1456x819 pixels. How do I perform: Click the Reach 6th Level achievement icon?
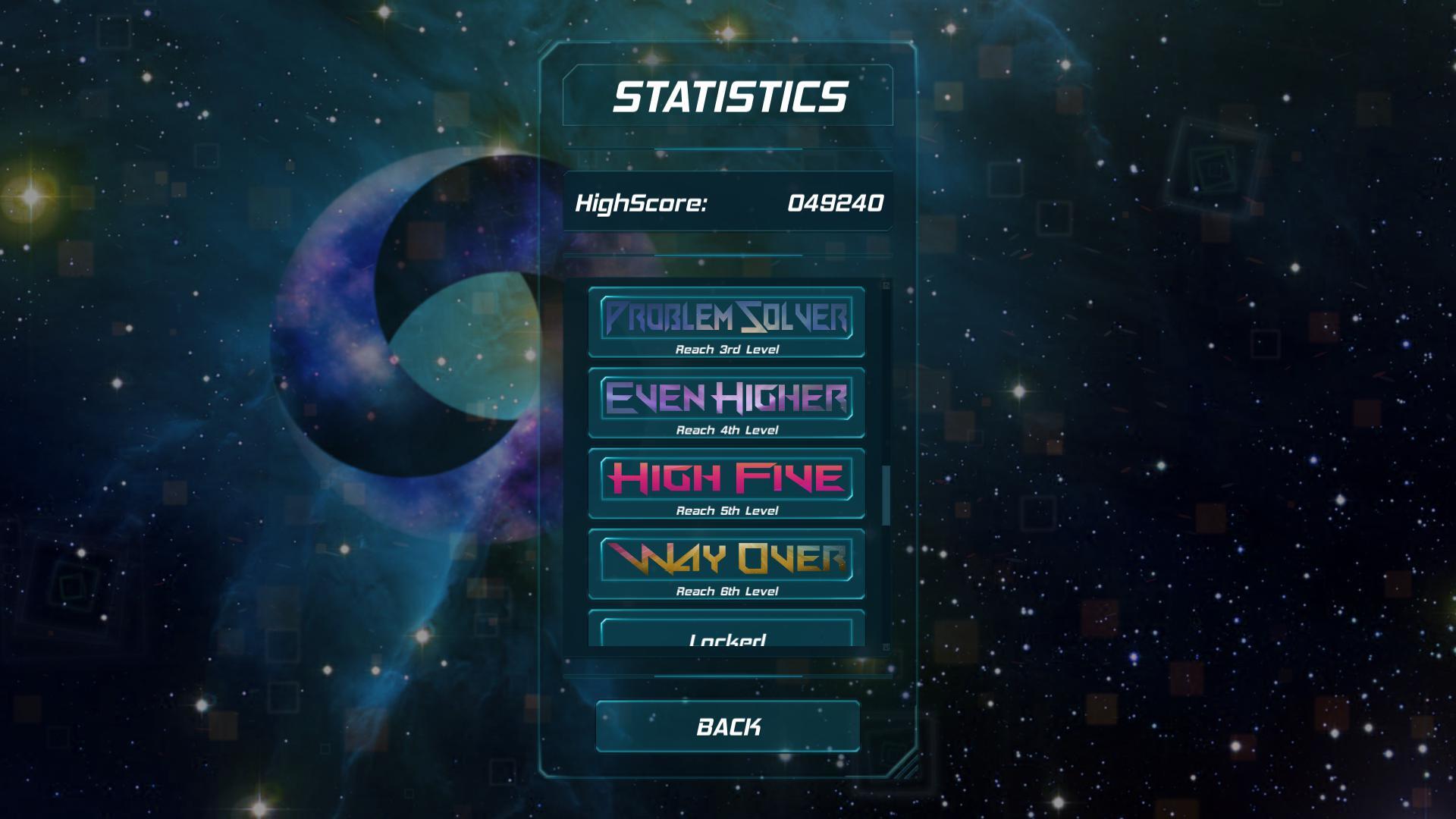pos(726,561)
